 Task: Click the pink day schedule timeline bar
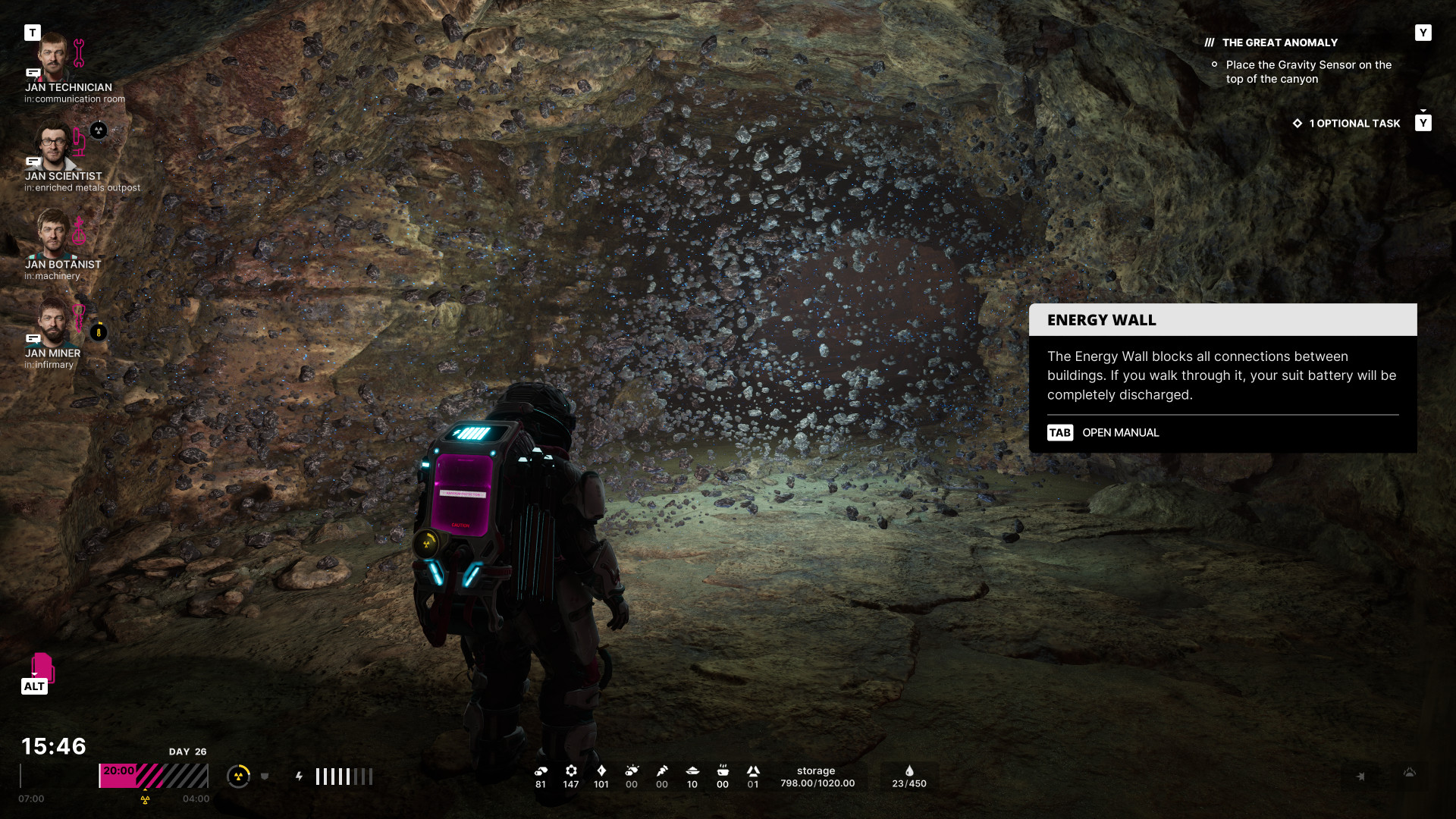pyautogui.click(x=153, y=776)
